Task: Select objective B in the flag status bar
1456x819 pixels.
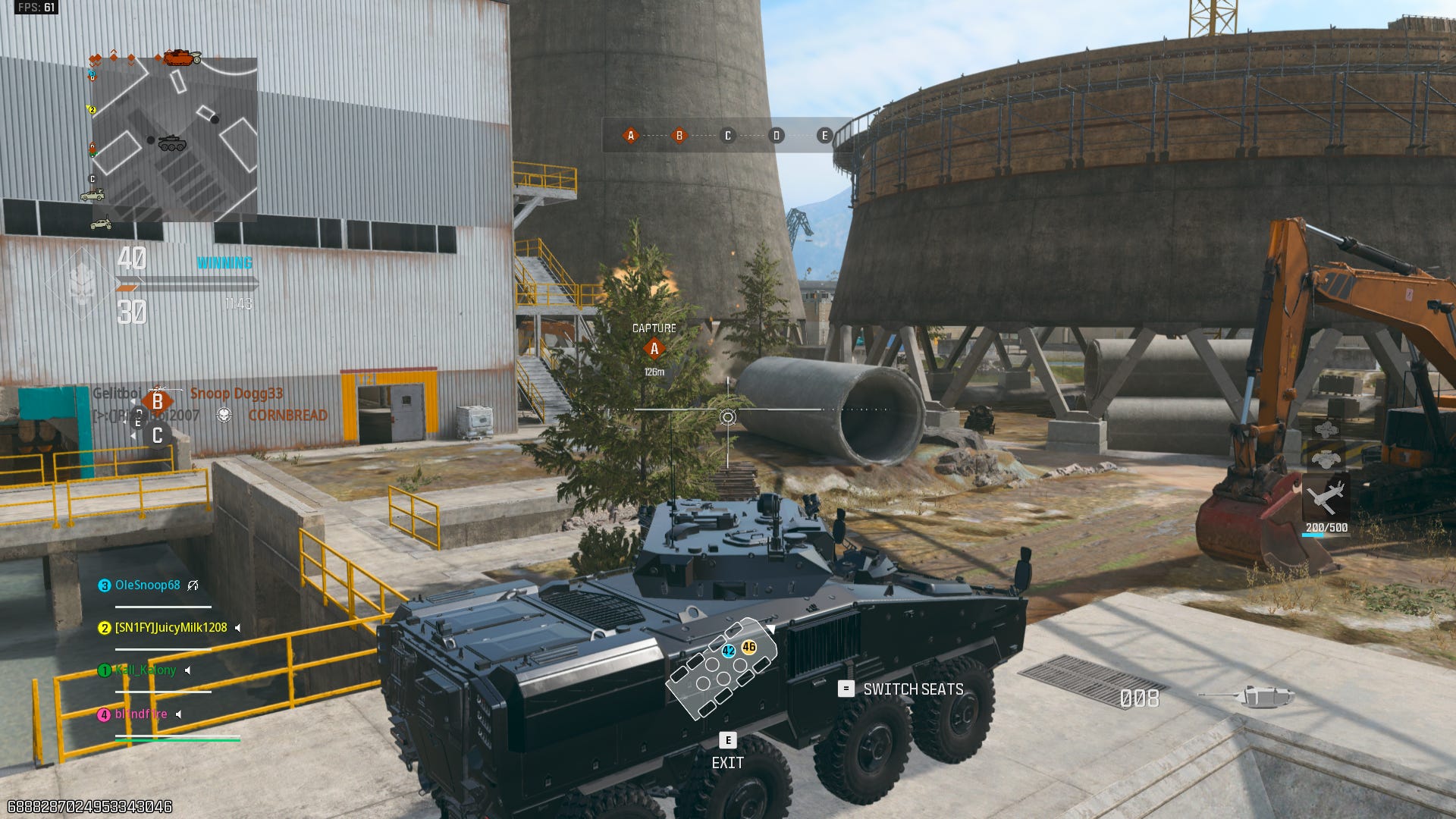Action: 679,136
